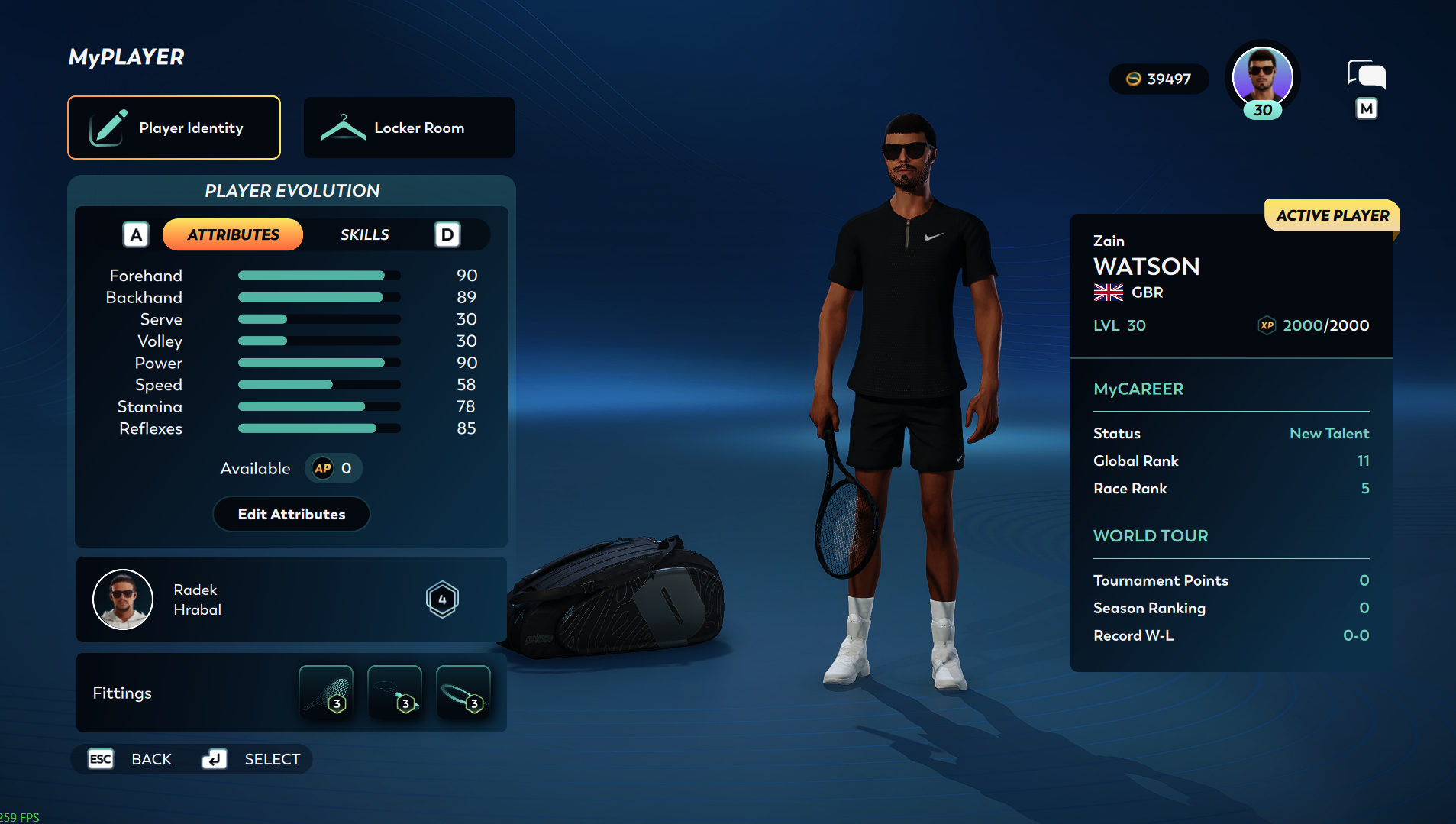This screenshot has height=824, width=1456.
Task: Open the level 30 profile avatar
Action: 1262,78
